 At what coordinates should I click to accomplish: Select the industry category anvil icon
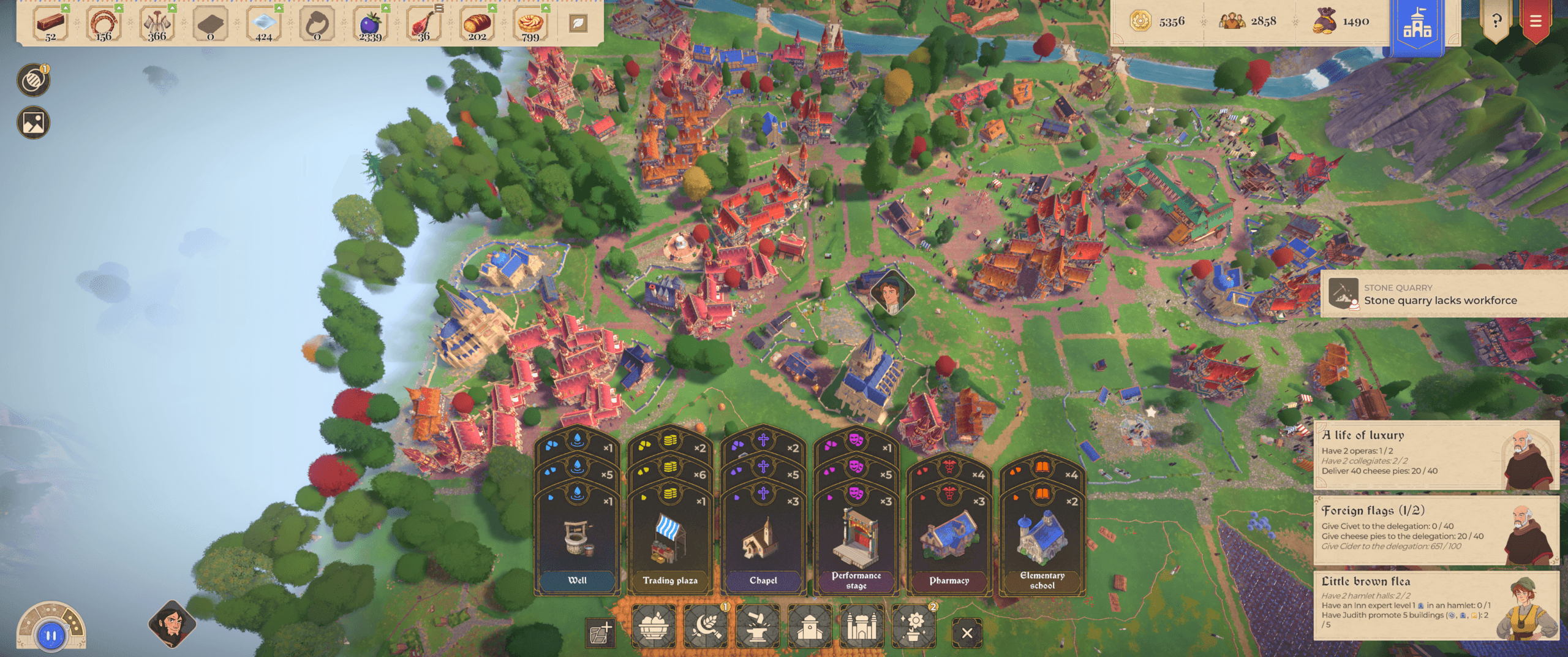[757, 626]
